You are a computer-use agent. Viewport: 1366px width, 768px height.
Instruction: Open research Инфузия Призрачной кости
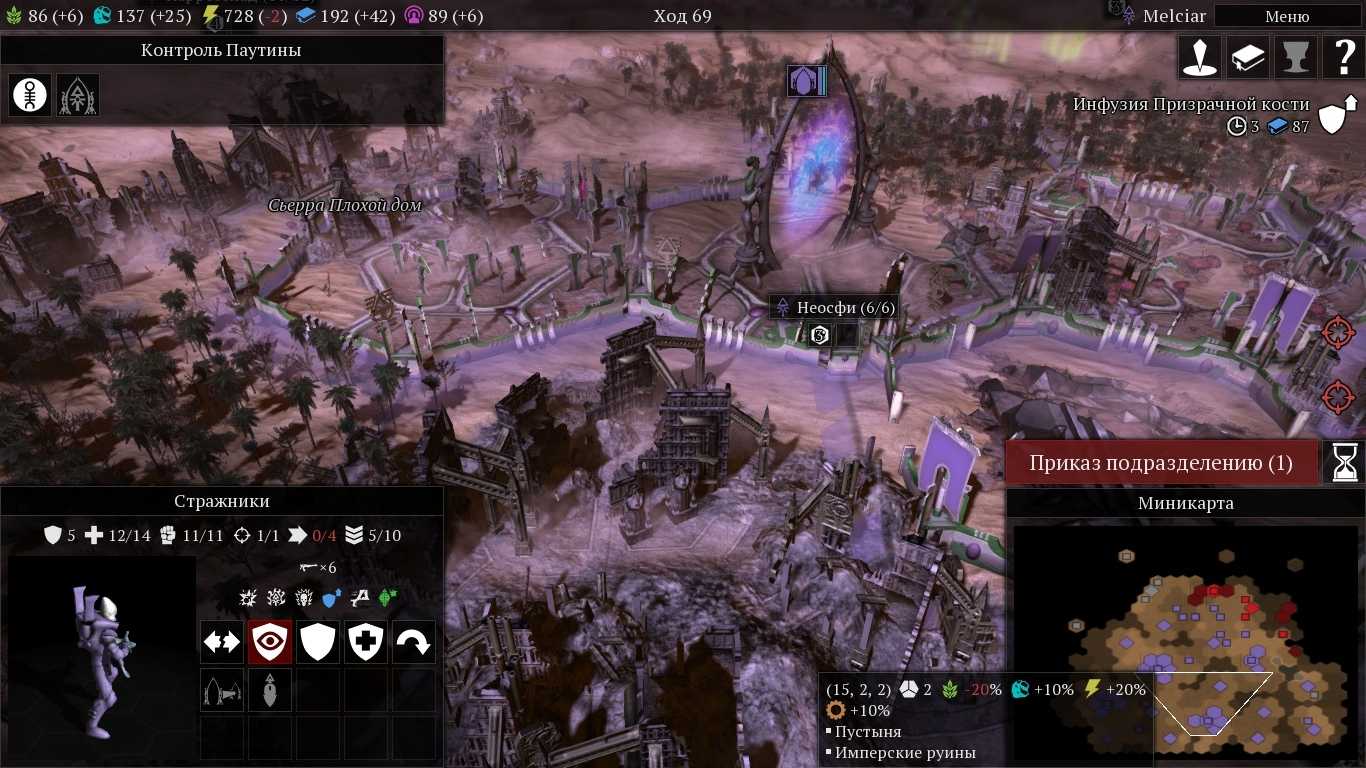click(x=1190, y=104)
